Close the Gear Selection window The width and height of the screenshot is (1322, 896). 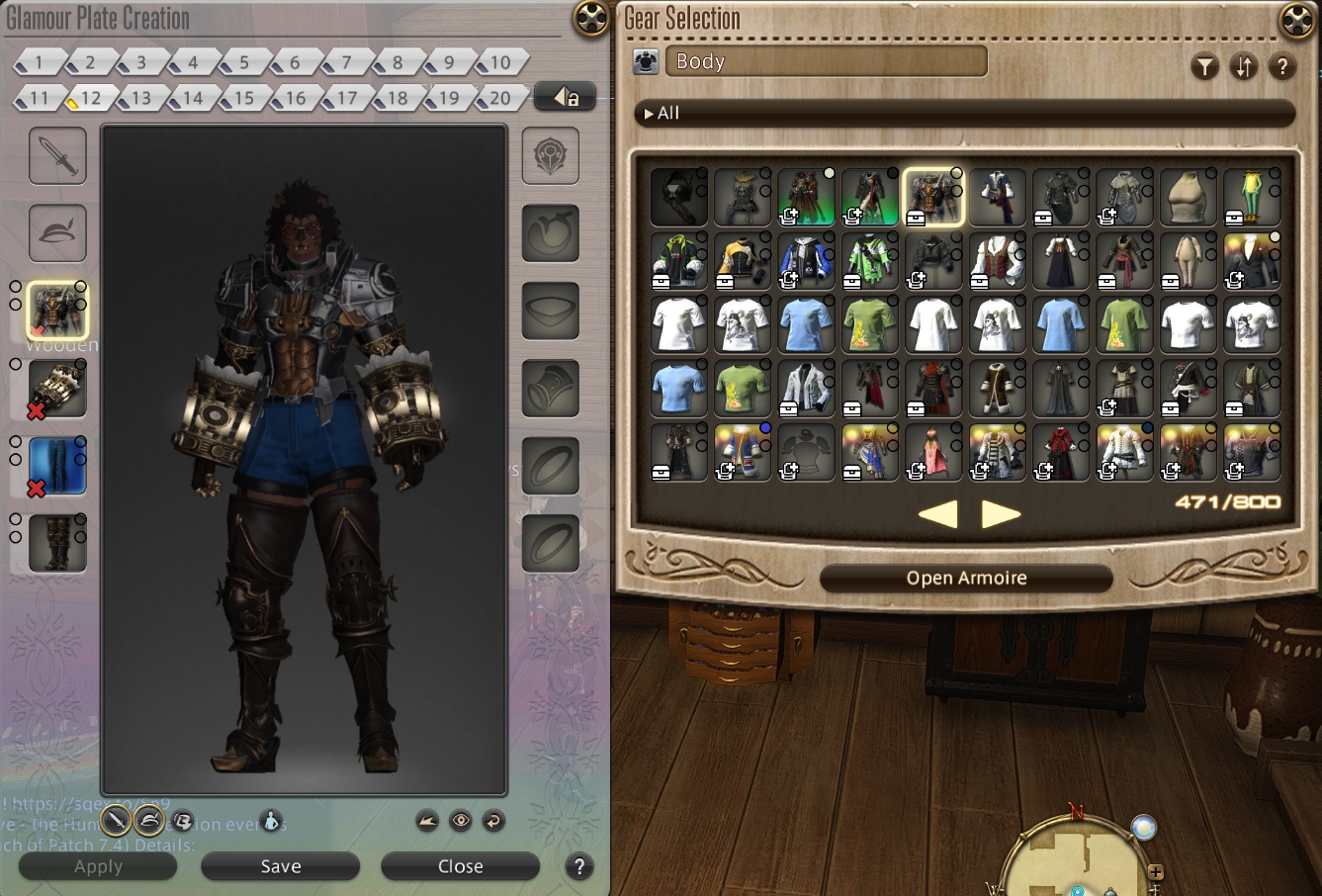click(x=1297, y=20)
